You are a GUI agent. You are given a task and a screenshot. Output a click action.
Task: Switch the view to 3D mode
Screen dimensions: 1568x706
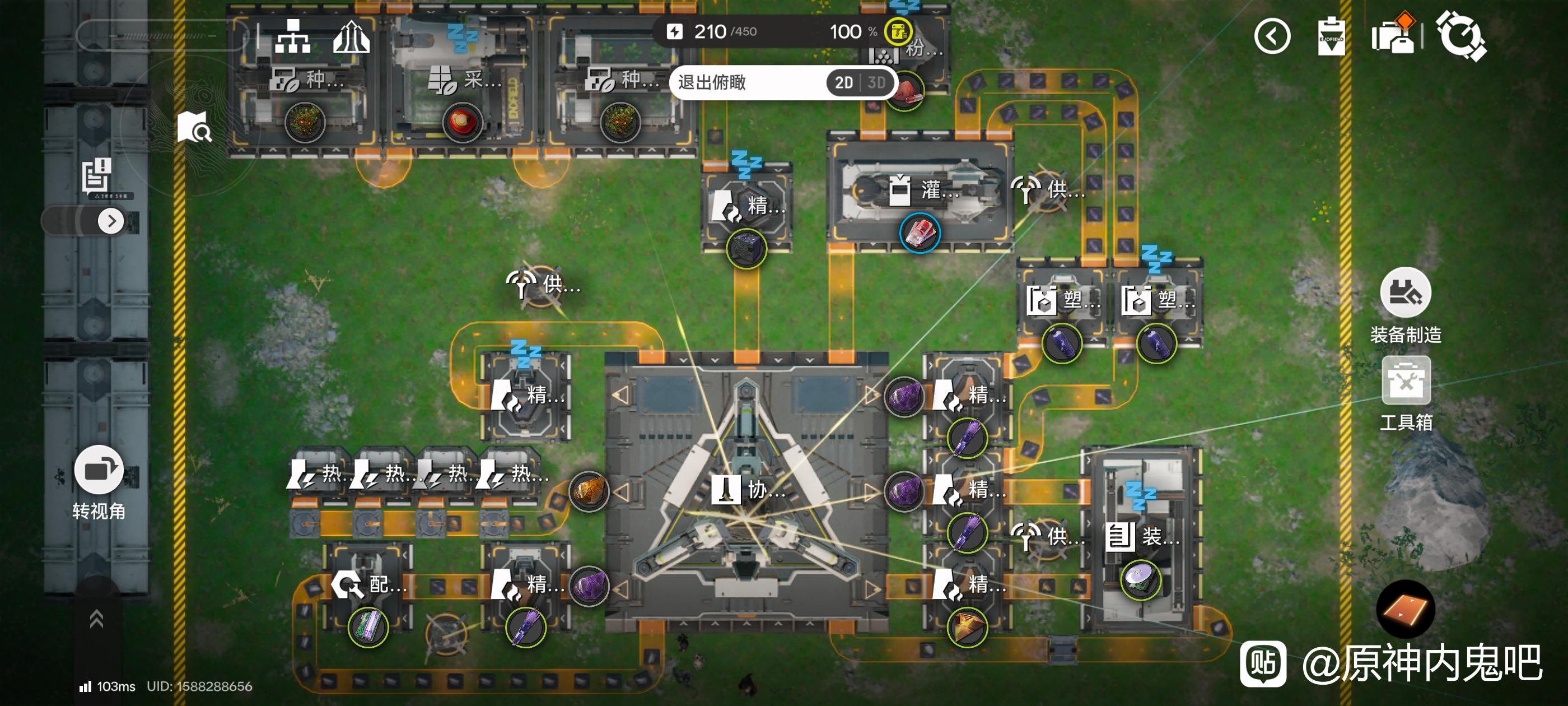(x=876, y=82)
